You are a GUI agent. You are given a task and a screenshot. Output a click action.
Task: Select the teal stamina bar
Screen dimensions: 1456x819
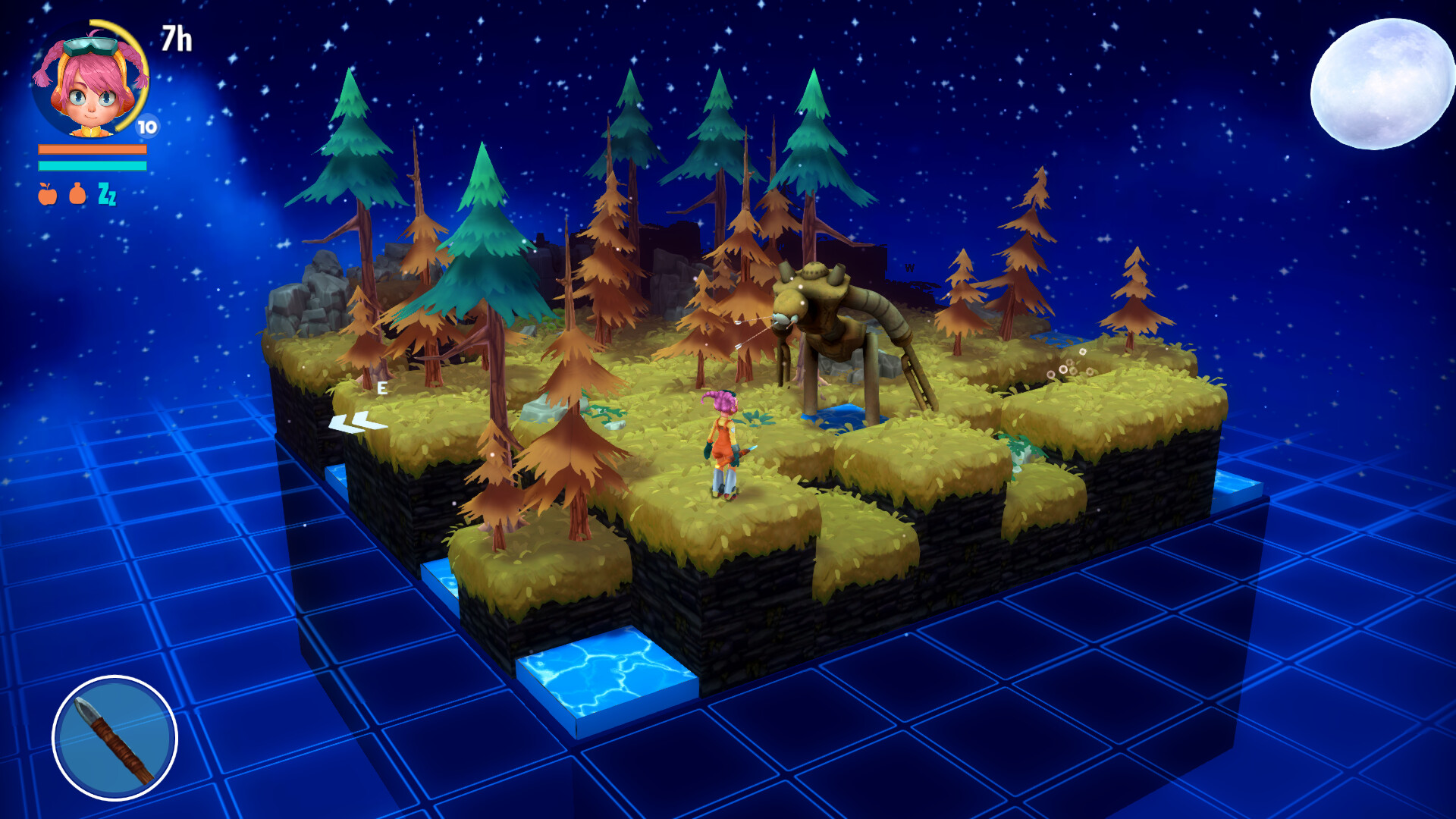(x=91, y=167)
